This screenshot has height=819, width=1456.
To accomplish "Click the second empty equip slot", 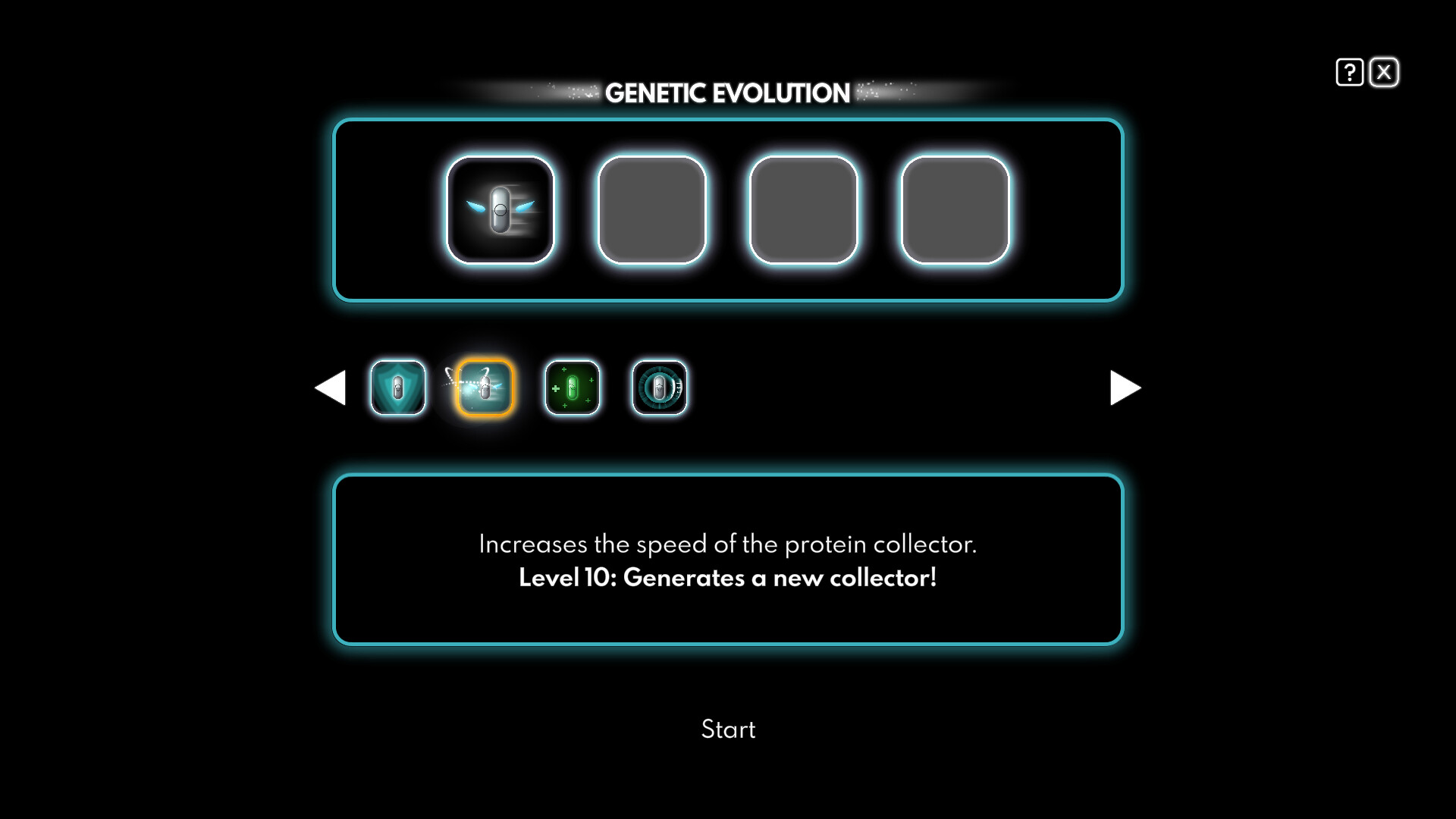I will coord(652,209).
